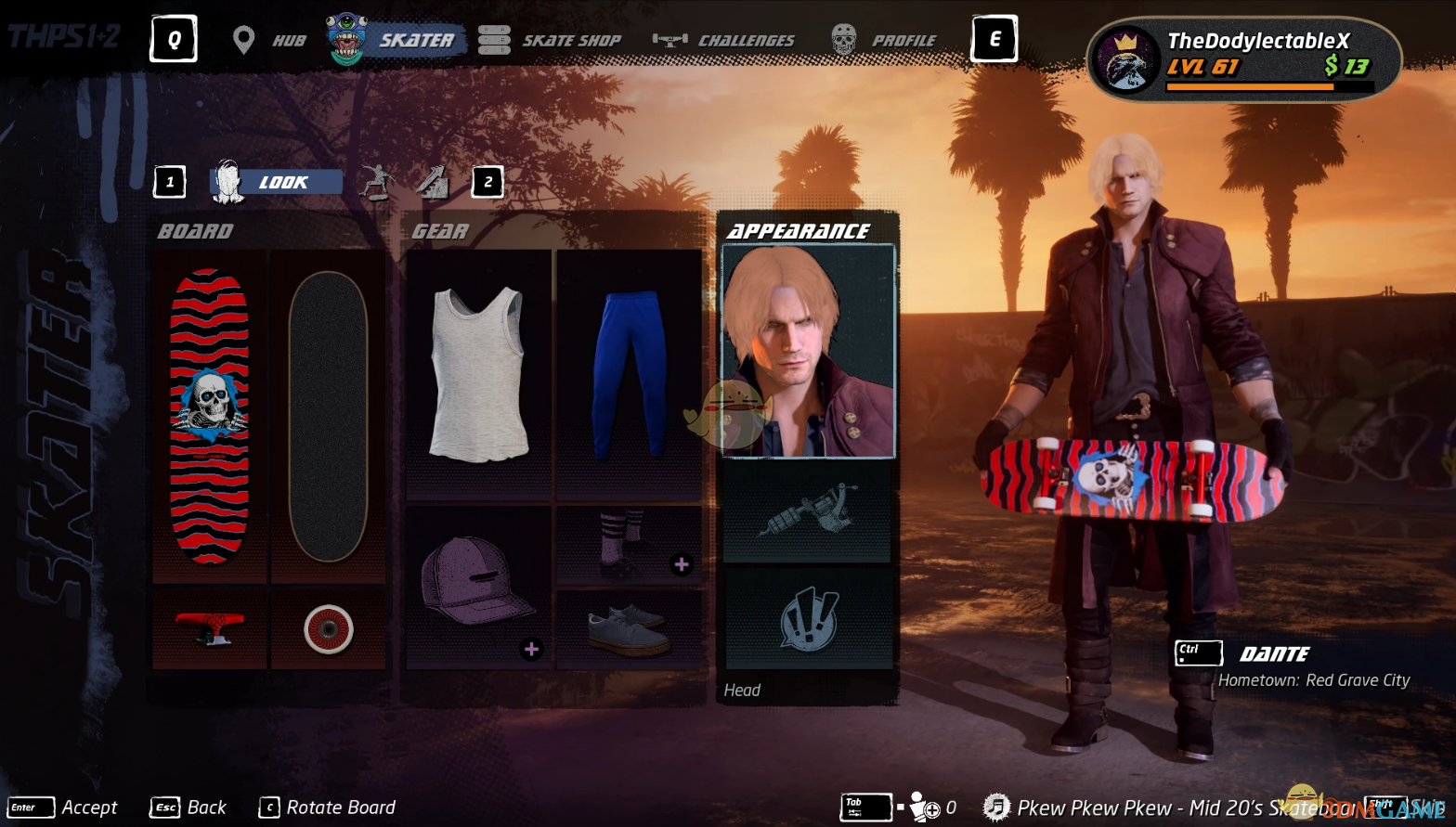Select the red trucks slot
This screenshot has width=1456, height=827.
coord(210,628)
